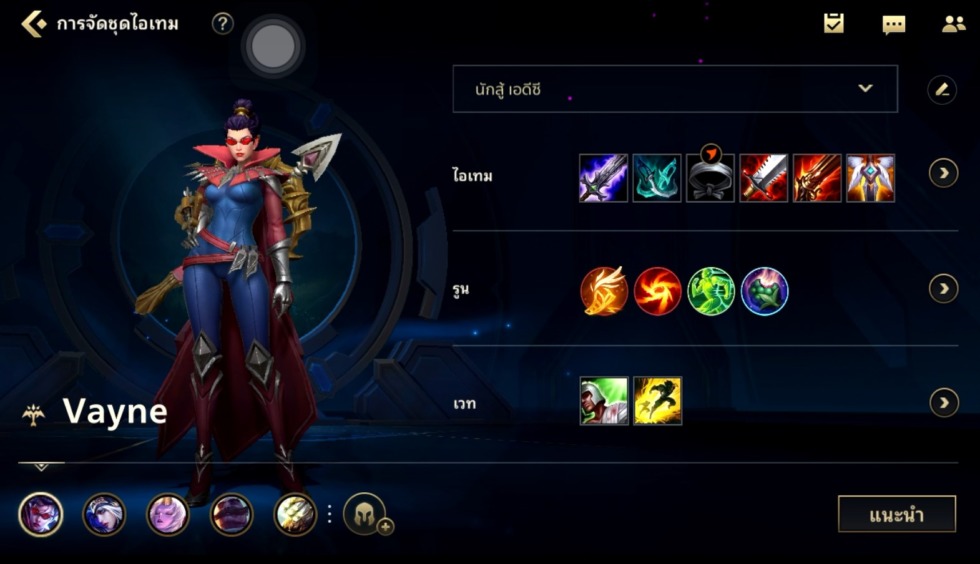Viewport: 980px width, 564px height.
Task: Go back from the item loadout screen
Action: pyautogui.click(x=33, y=24)
